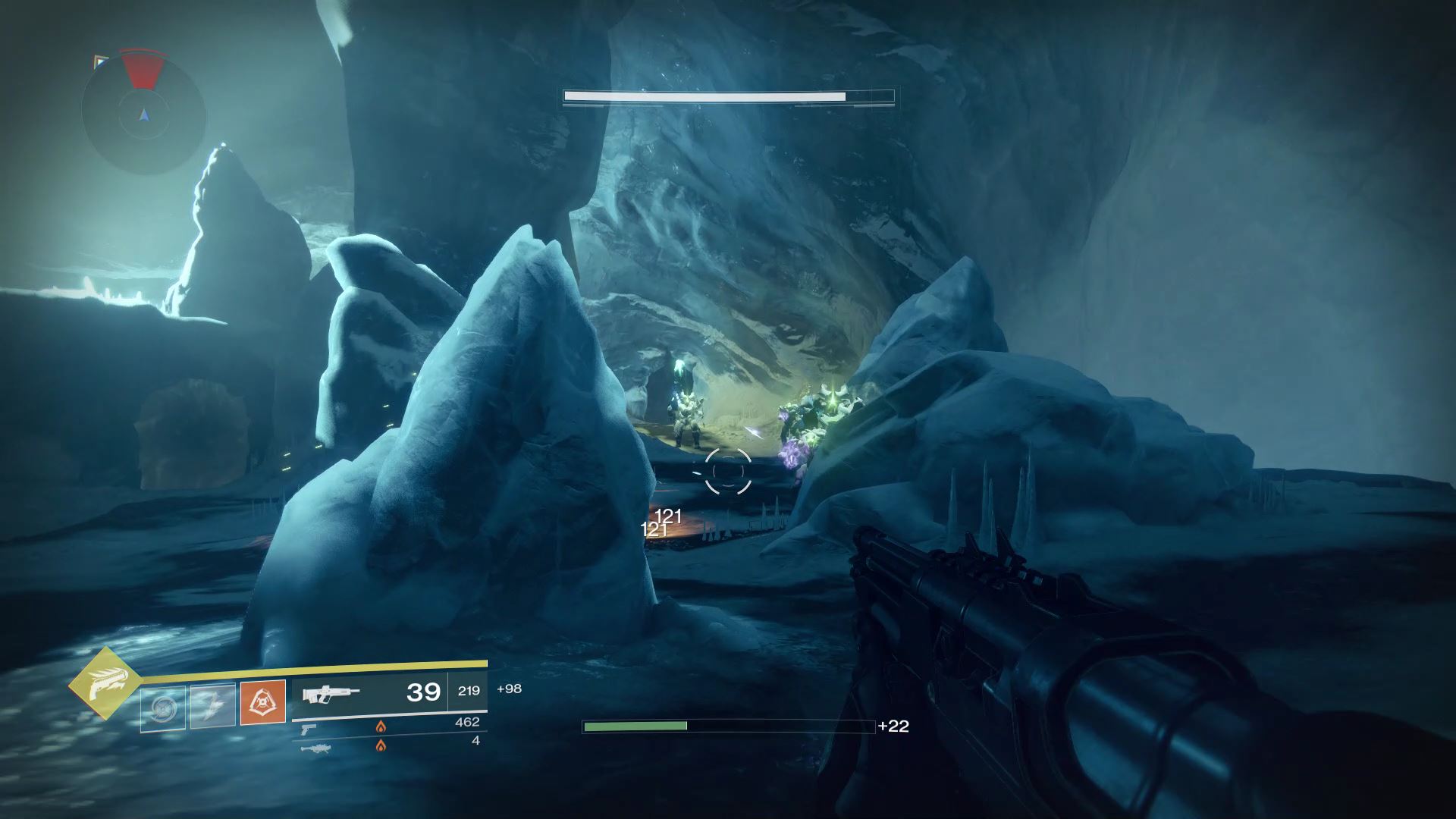Throw the orange grenade ability

pyautogui.click(x=263, y=702)
